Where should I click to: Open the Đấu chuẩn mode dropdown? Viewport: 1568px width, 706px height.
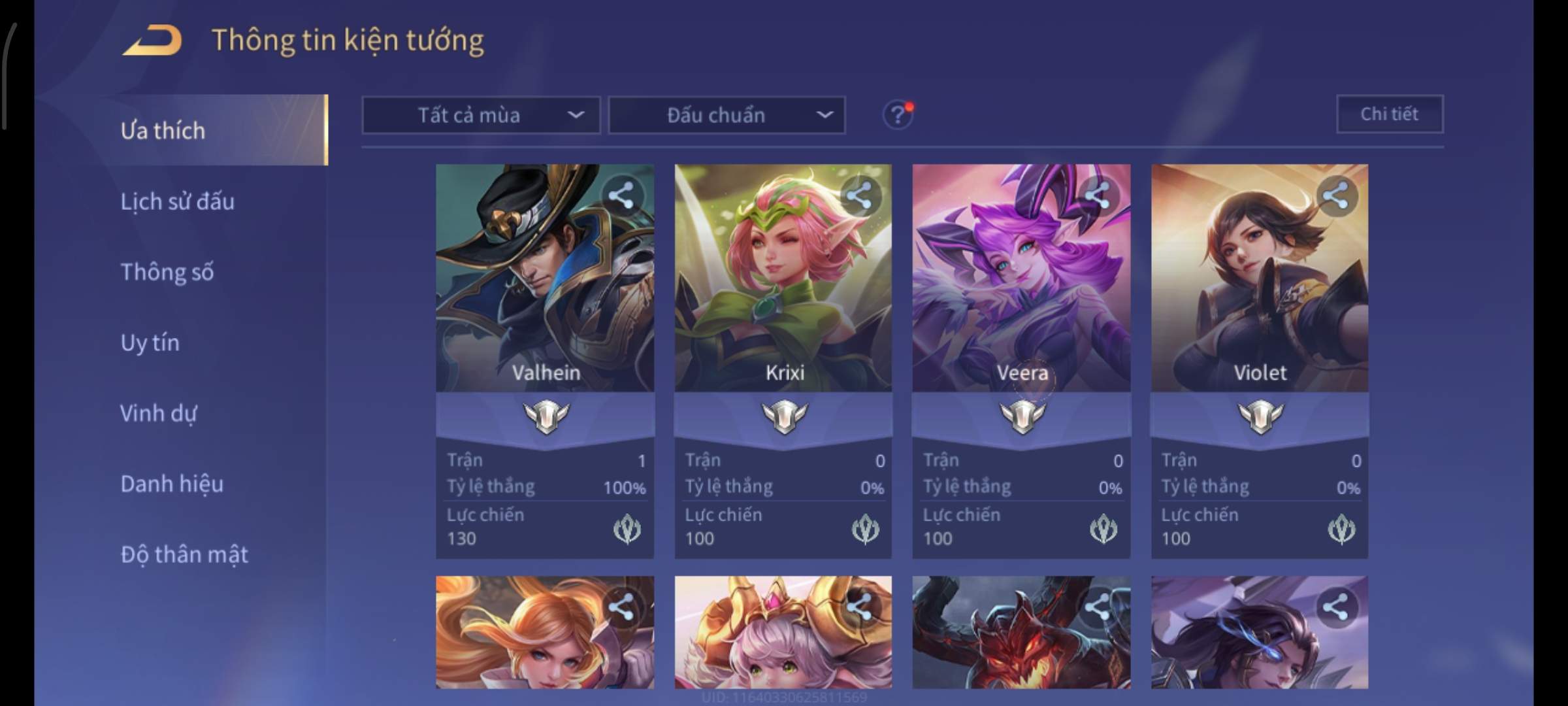click(727, 116)
